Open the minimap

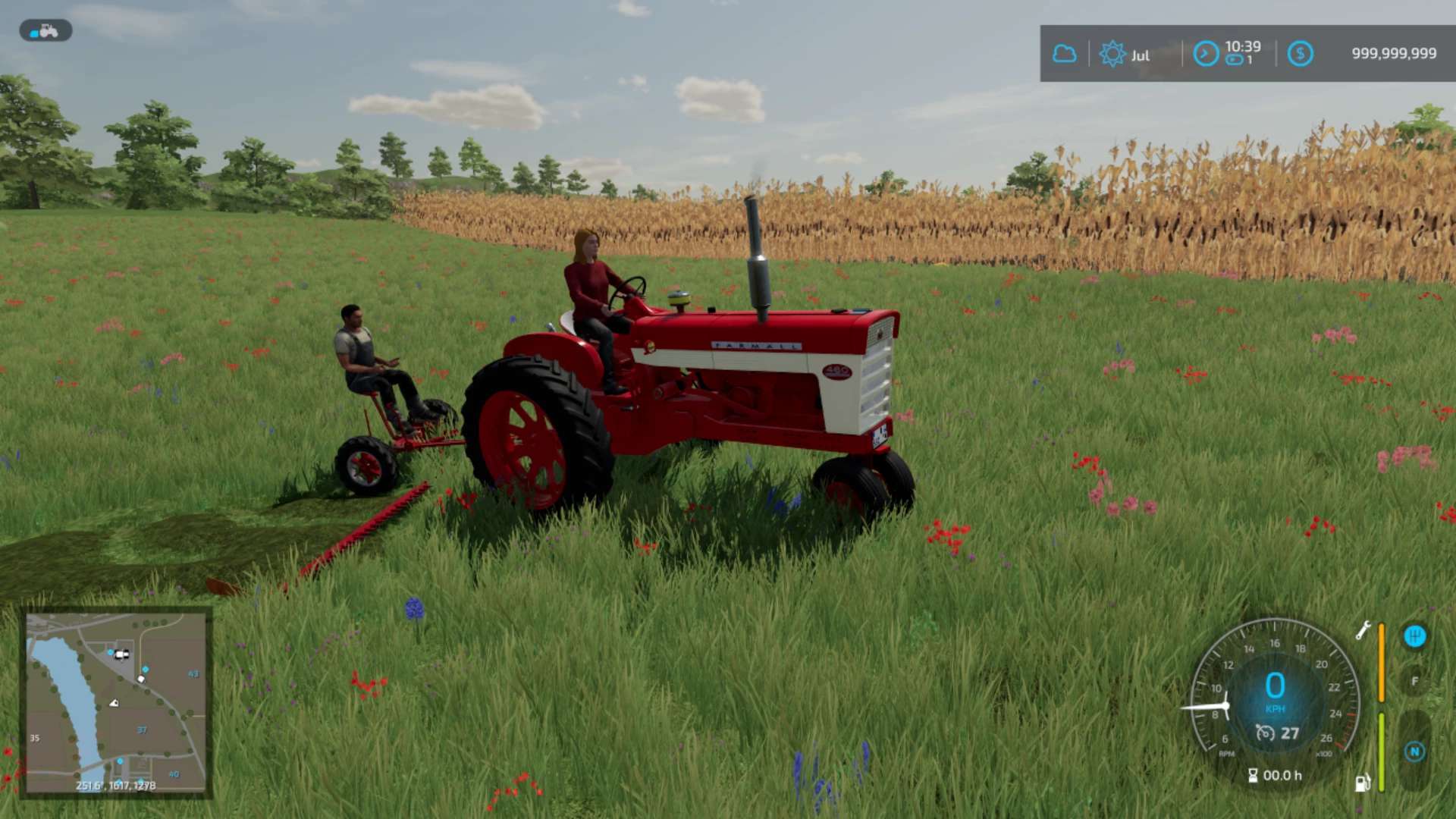[x=115, y=702]
